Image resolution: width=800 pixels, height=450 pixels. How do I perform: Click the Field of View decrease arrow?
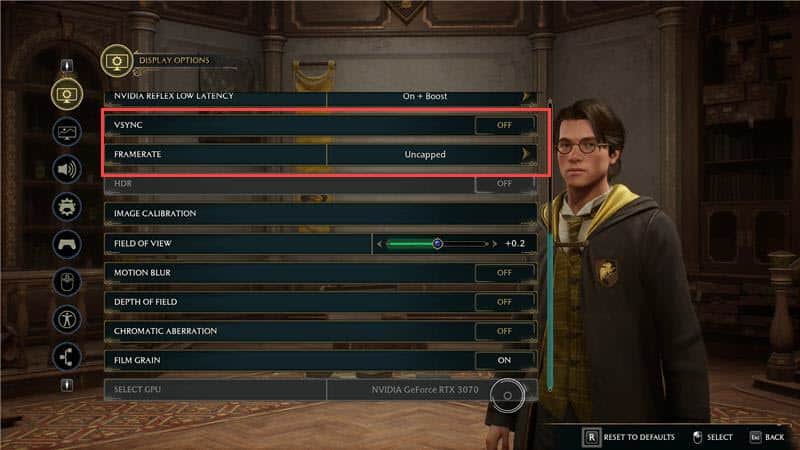point(379,243)
